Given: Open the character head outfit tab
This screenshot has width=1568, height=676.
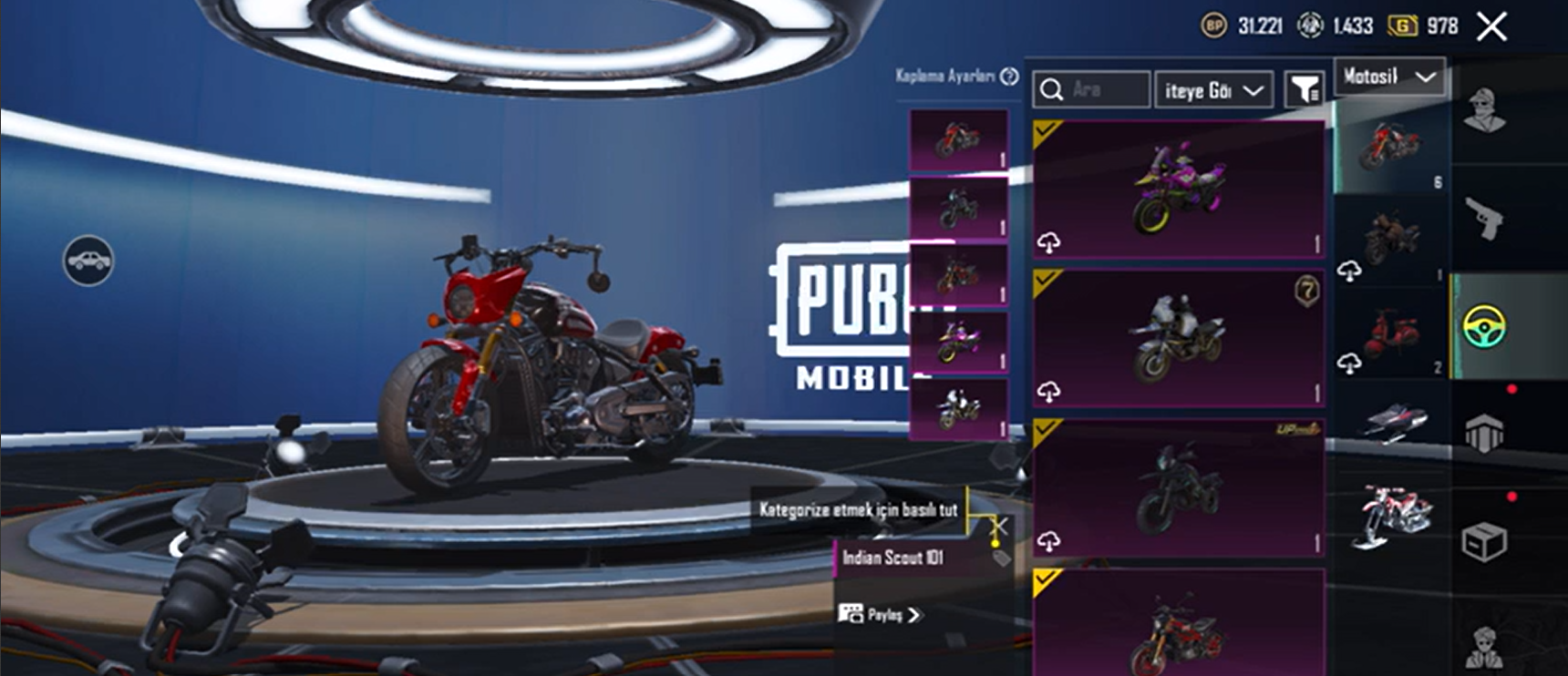Looking at the screenshot, I should [1484, 111].
